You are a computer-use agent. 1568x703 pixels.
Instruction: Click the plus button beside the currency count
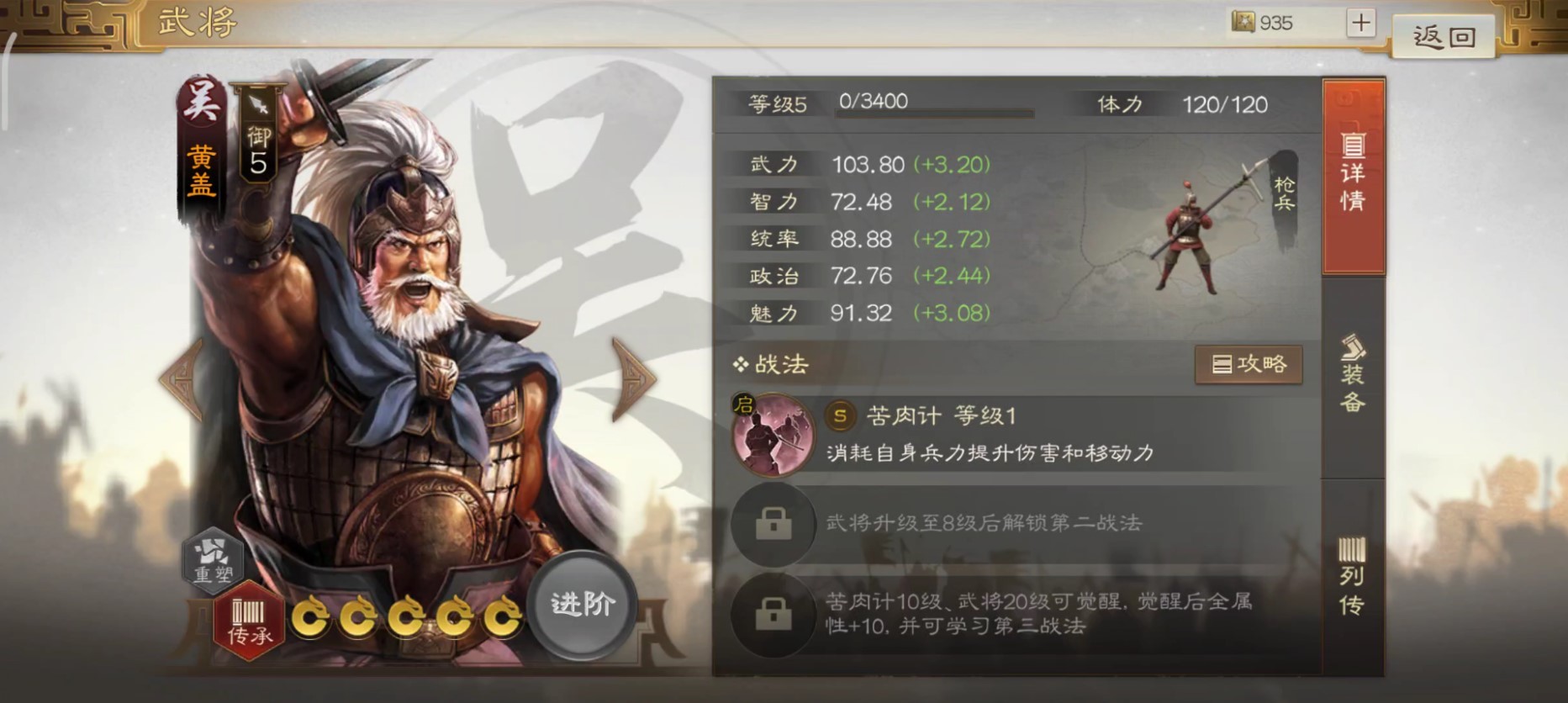click(1362, 23)
